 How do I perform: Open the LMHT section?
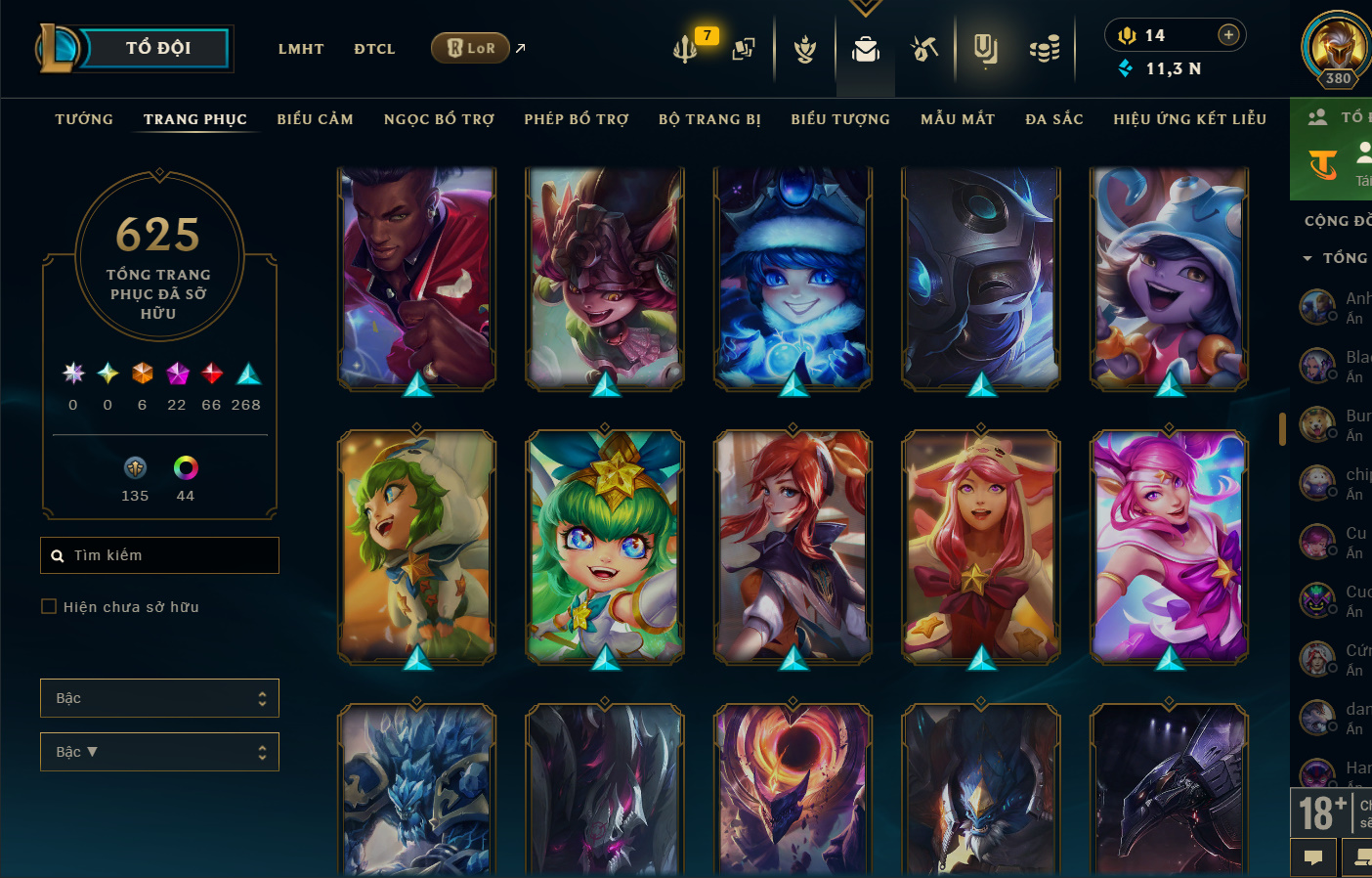tap(301, 49)
